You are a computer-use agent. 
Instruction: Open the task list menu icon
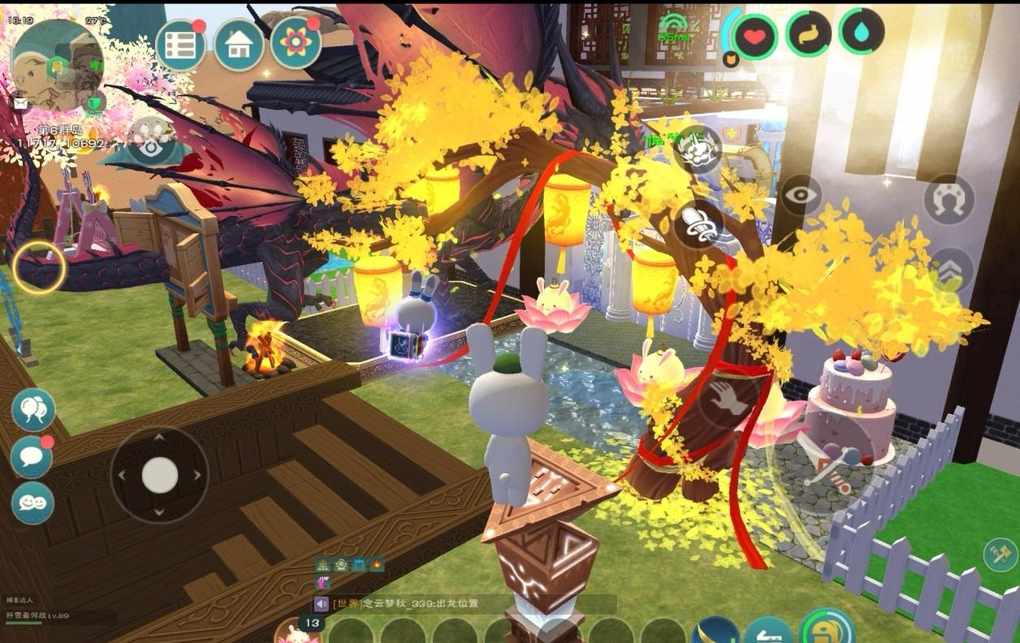tap(181, 45)
